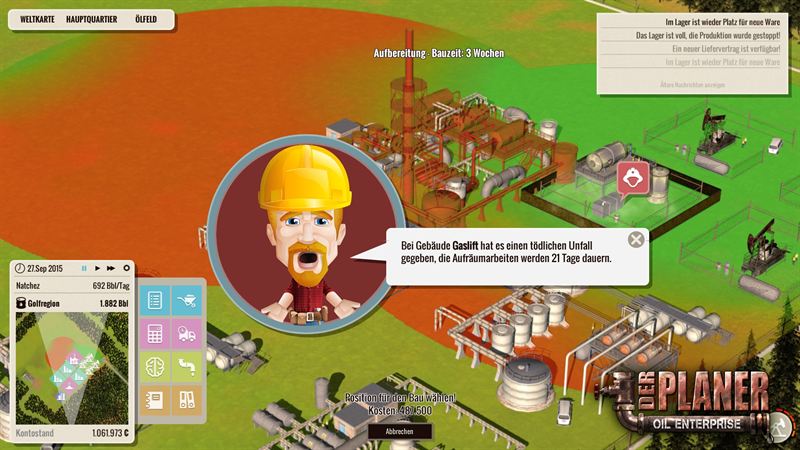The width and height of the screenshot is (800, 450).
Task: Close the Gaslift accident message
Action: pos(635,239)
